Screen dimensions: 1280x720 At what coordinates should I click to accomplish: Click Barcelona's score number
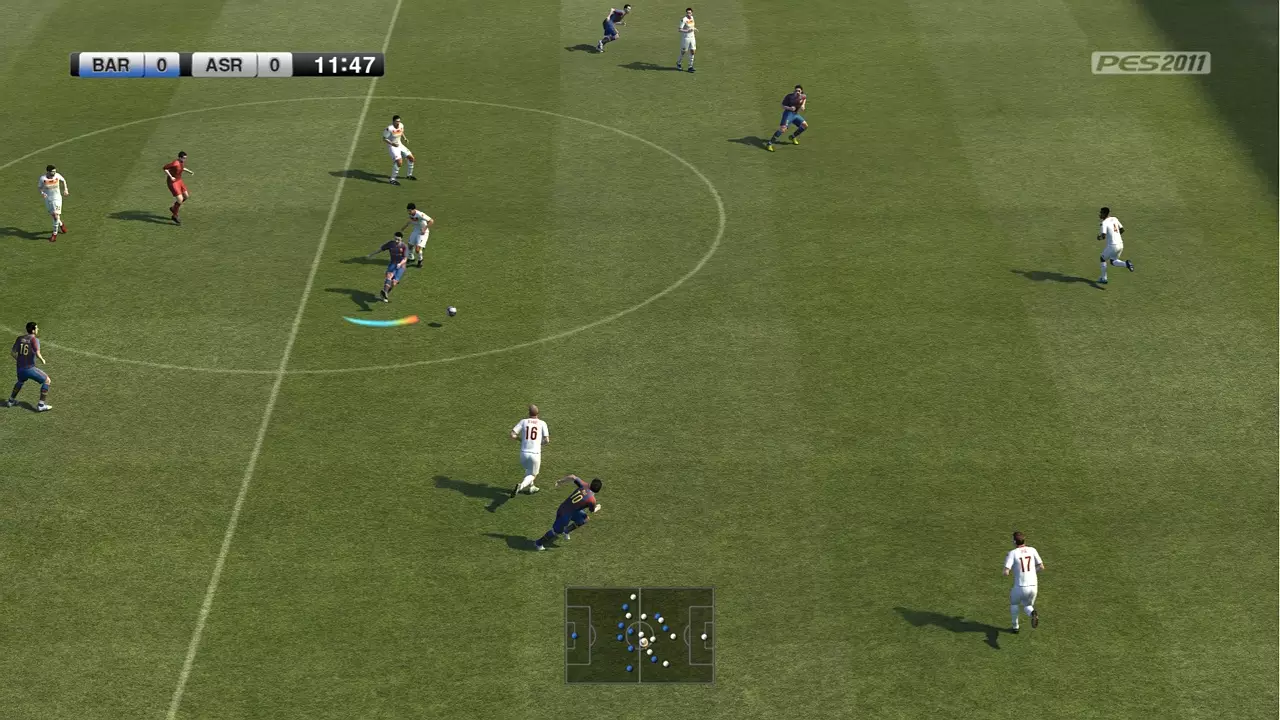(x=160, y=66)
